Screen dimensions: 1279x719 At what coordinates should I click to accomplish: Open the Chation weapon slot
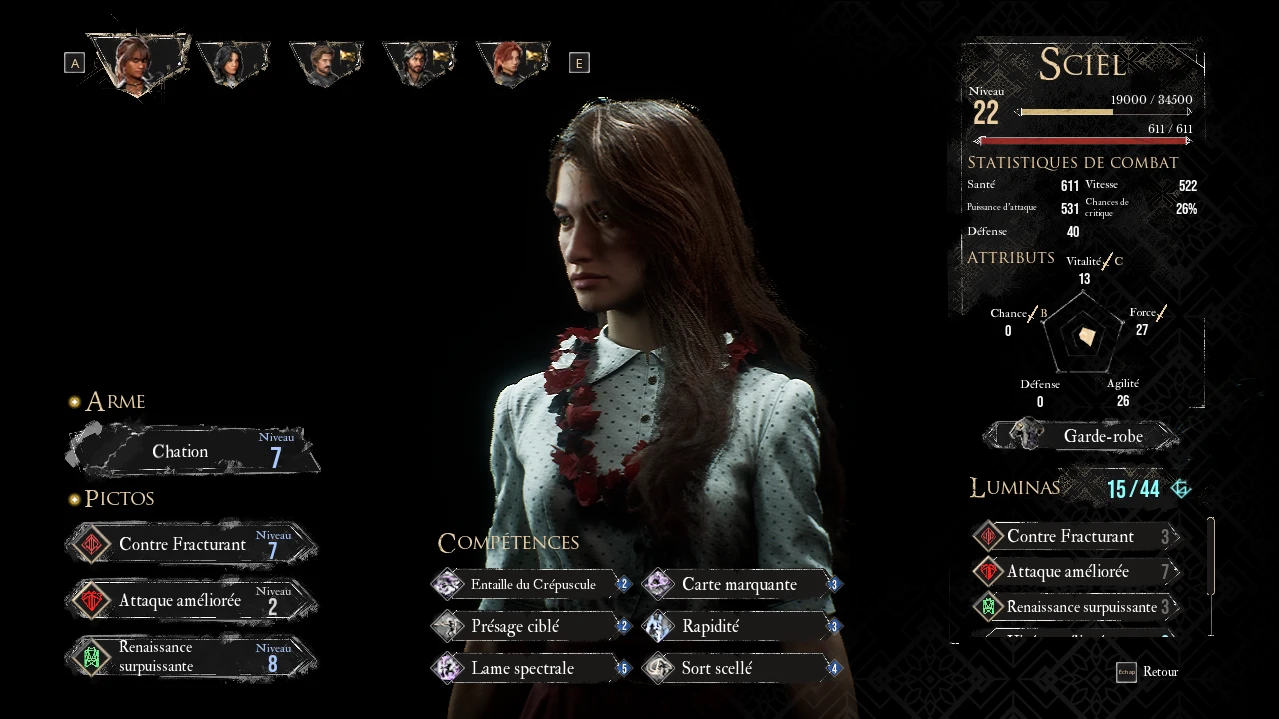coord(192,452)
